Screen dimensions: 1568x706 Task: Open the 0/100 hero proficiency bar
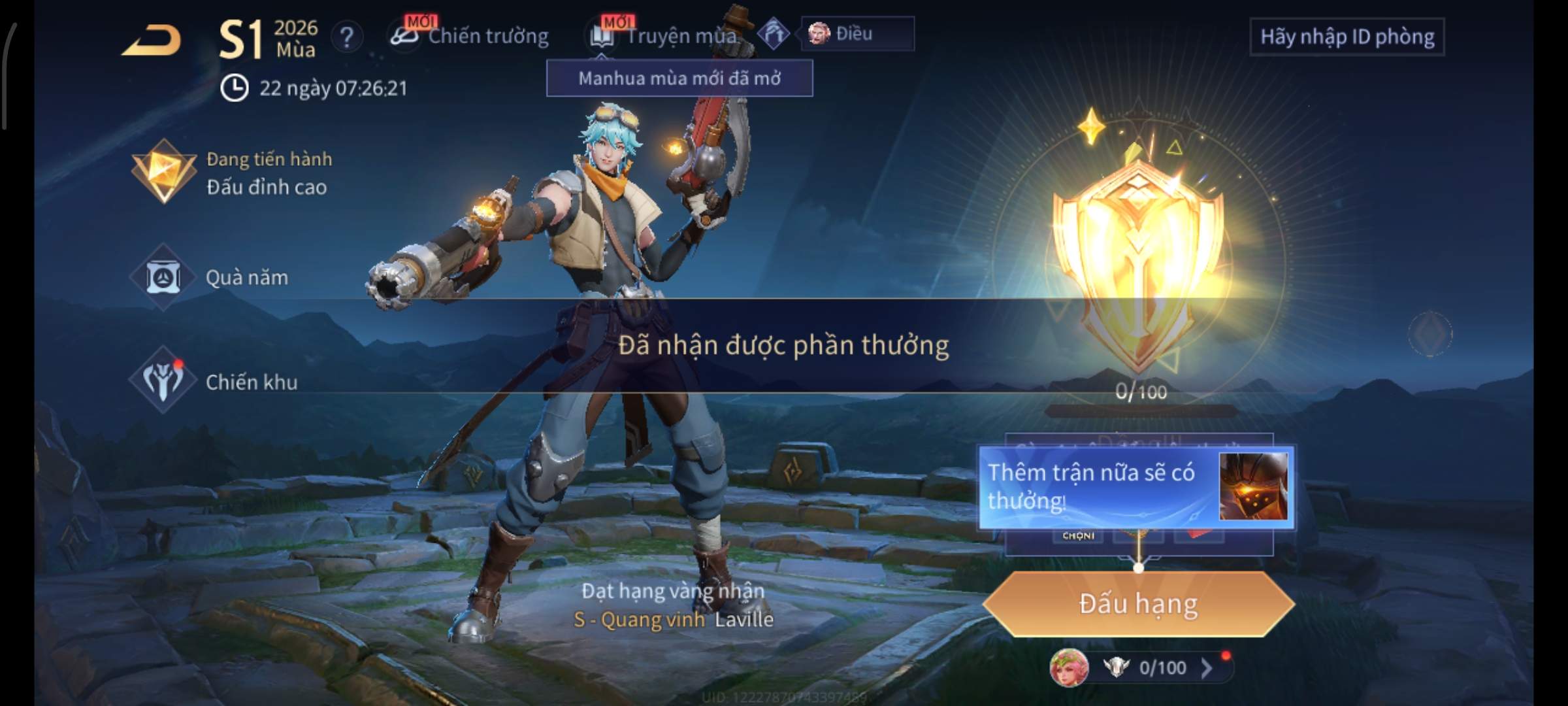pos(1163,667)
